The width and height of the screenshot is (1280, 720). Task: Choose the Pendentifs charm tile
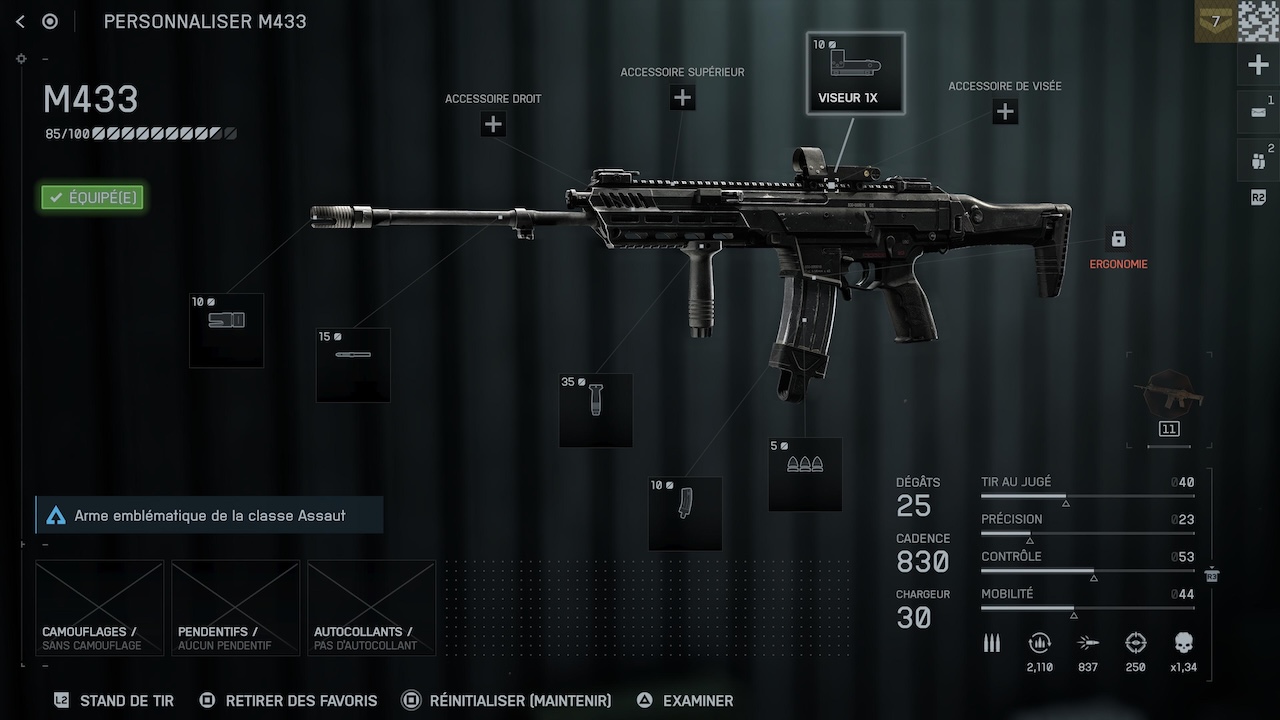(235, 608)
